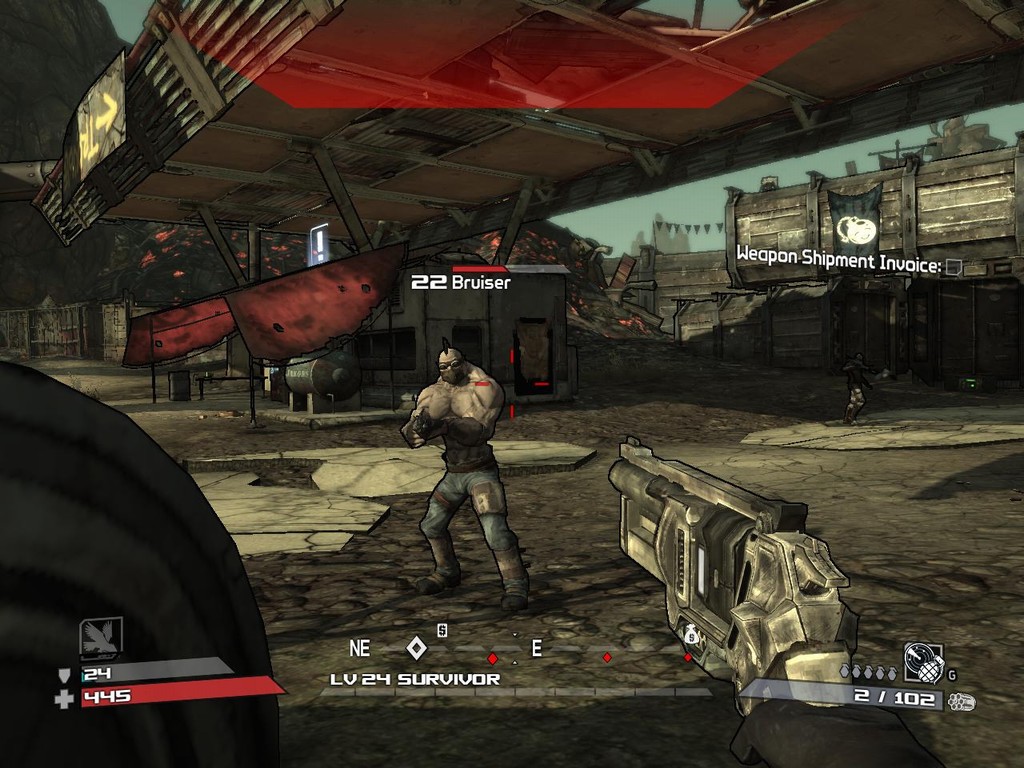The width and height of the screenshot is (1024, 768).
Task: Click the white diamond waypoint on the compass
Action: (x=417, y=648)
